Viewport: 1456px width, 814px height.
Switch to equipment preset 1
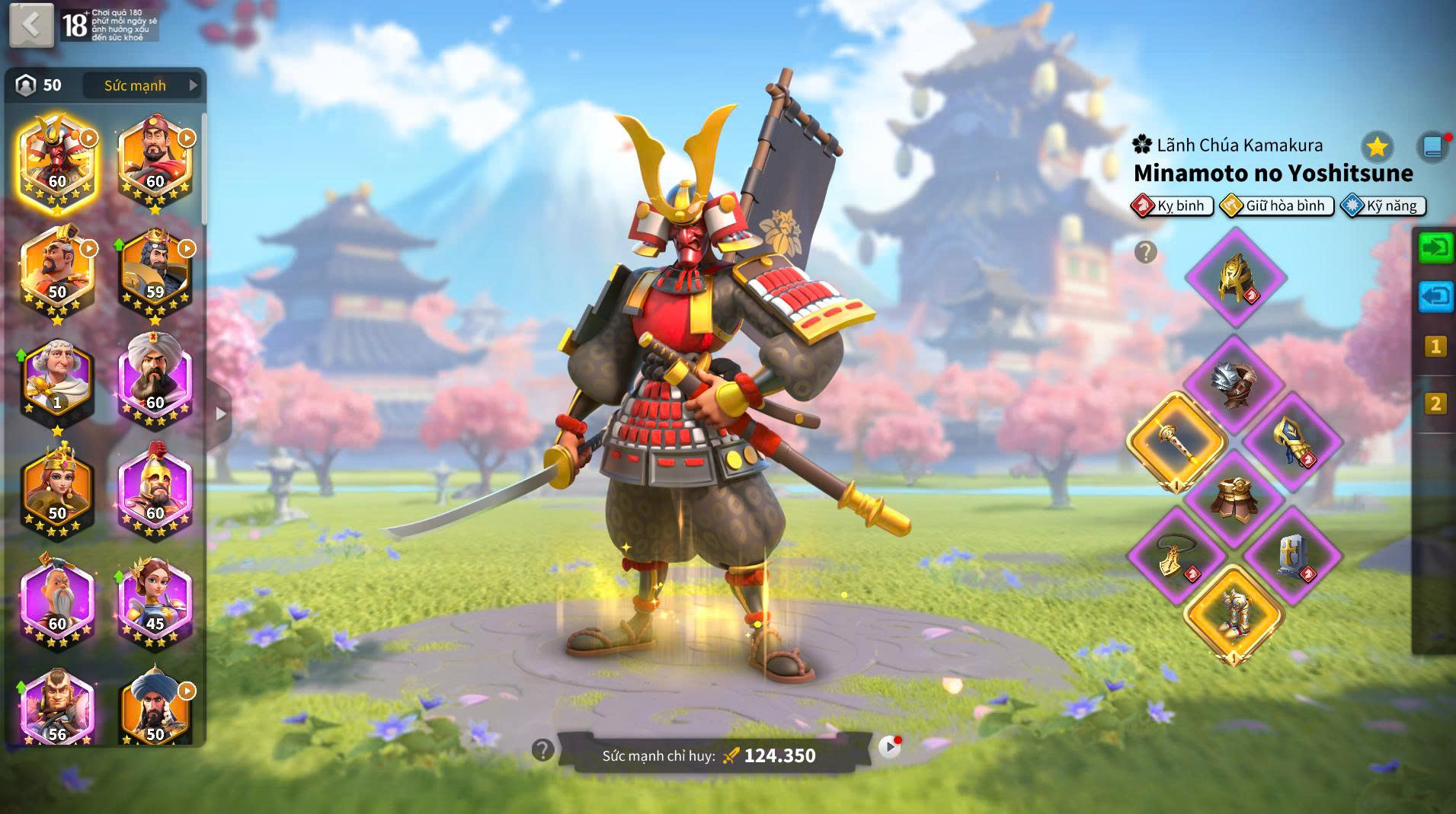(1435, 347)
